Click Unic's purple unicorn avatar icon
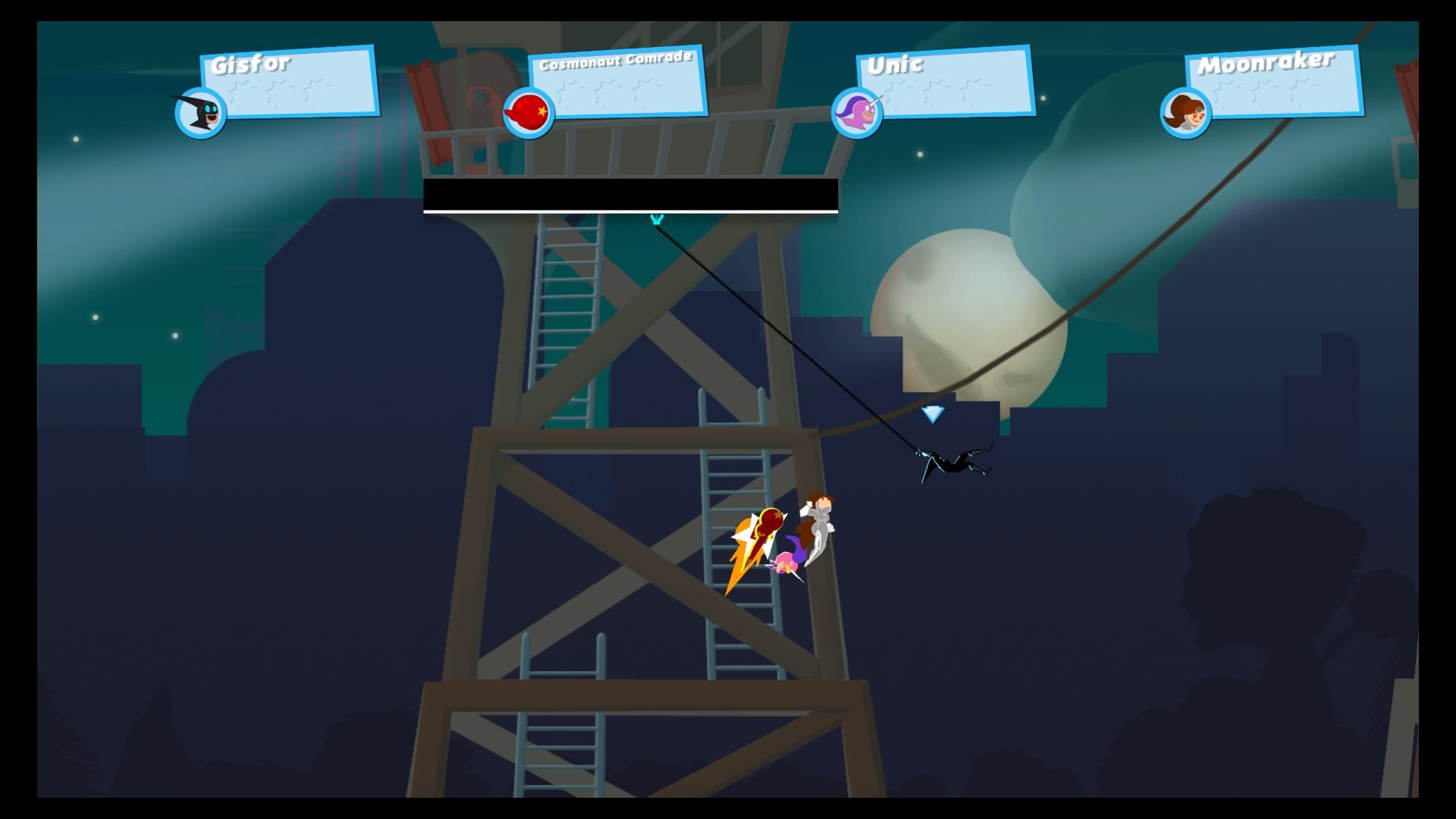 coord(858,112)
